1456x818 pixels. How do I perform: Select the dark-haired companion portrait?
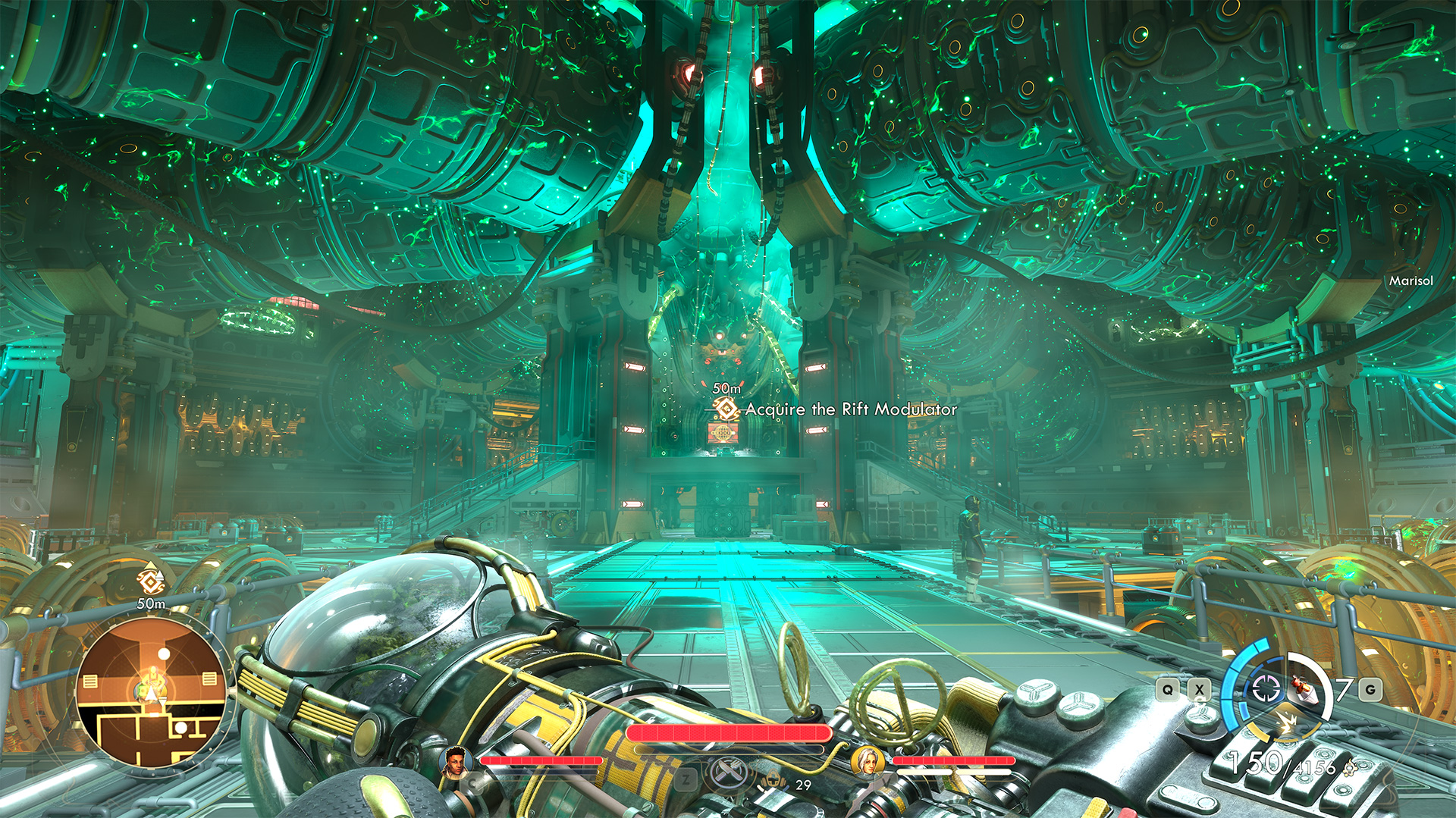tap(455, 761)
